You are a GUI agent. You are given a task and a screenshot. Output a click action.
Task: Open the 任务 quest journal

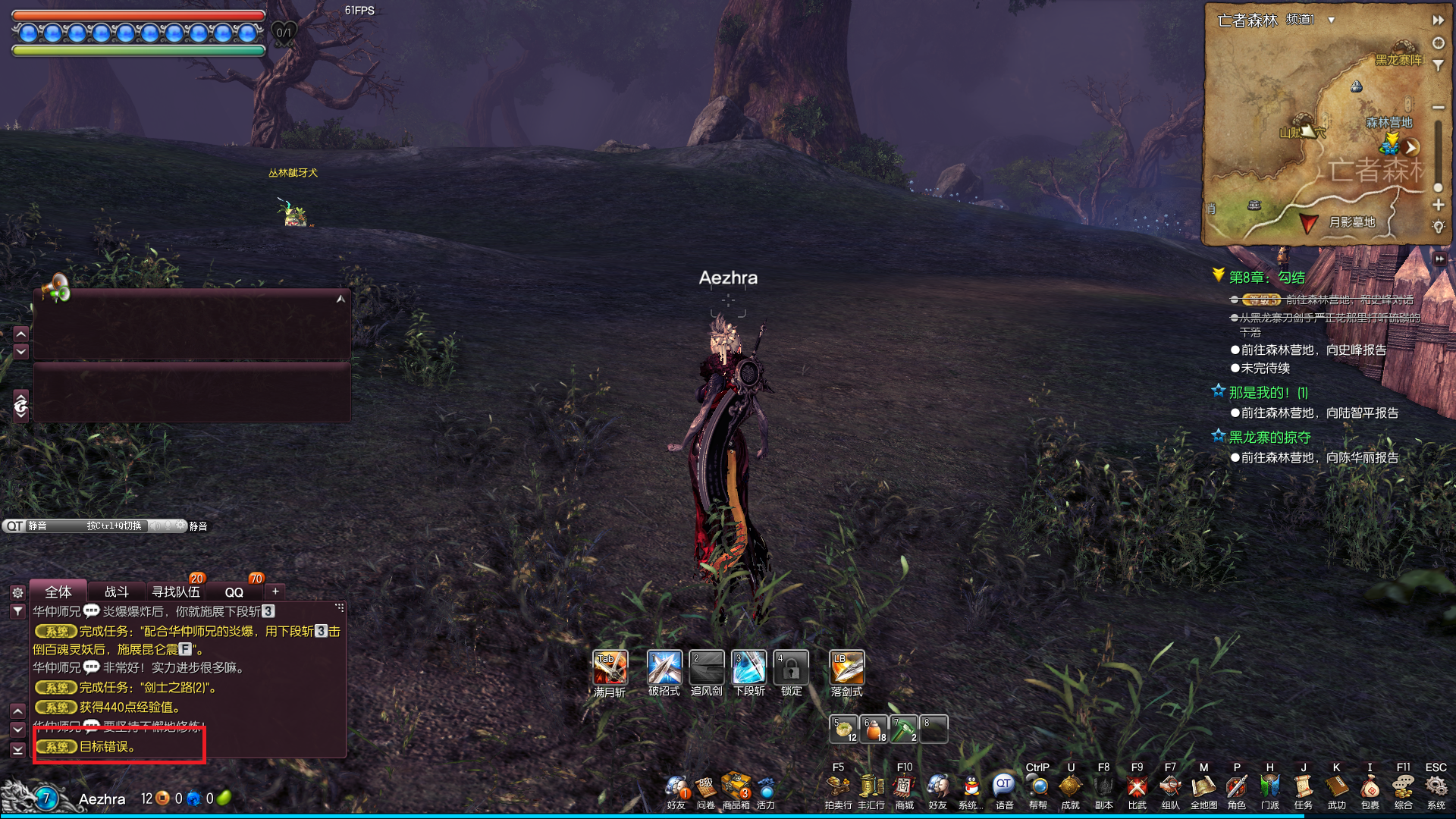point(1303,787)
